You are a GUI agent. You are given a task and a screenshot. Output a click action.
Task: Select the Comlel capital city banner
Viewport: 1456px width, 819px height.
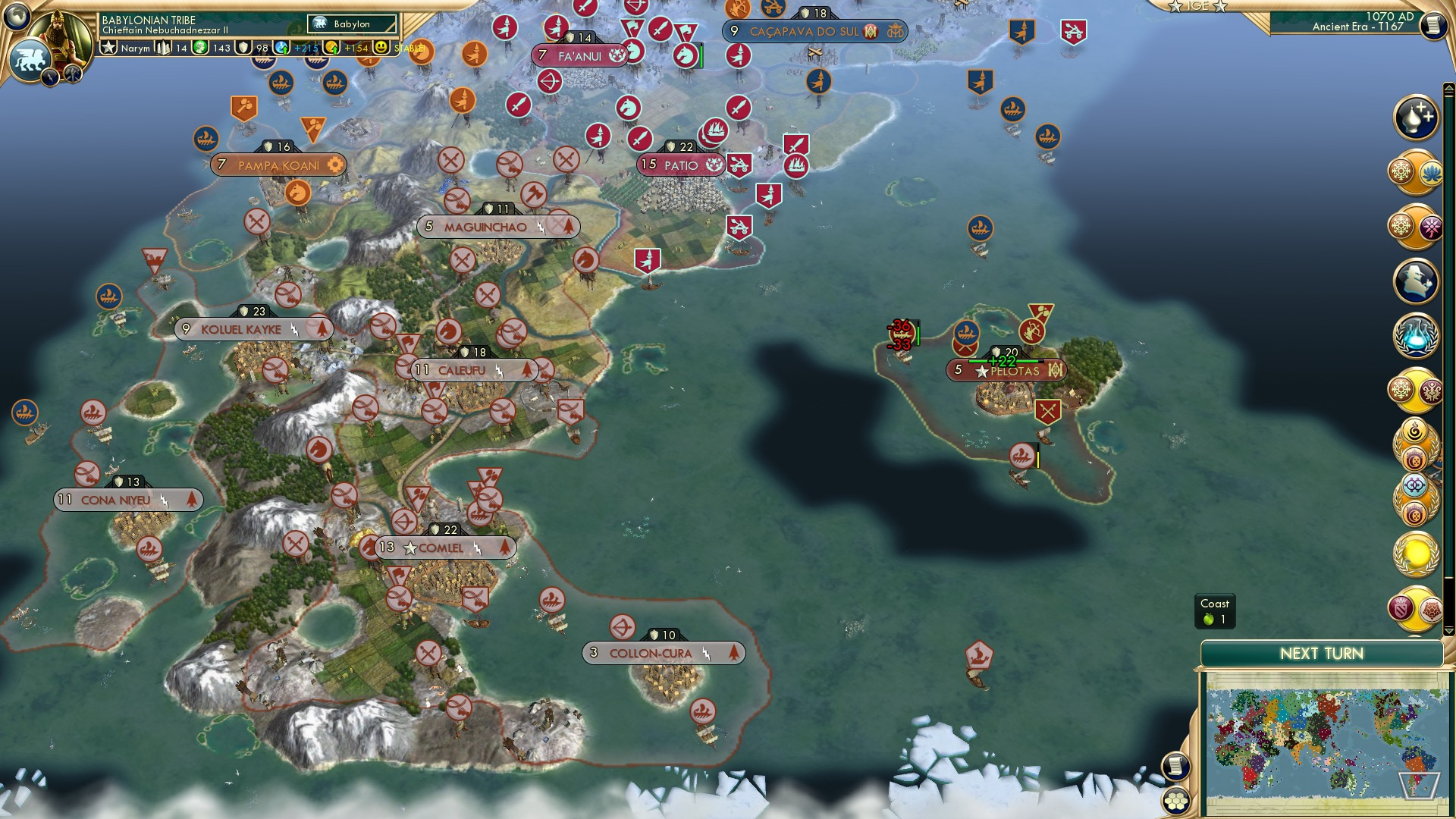coord(446,547)
